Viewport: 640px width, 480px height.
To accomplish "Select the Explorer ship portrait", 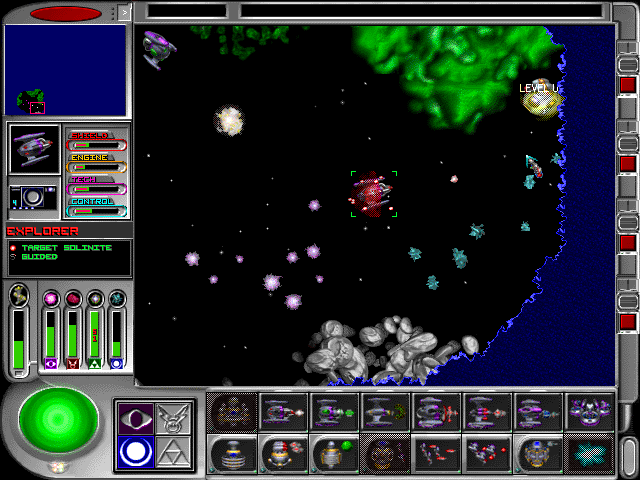I will 34,149.
